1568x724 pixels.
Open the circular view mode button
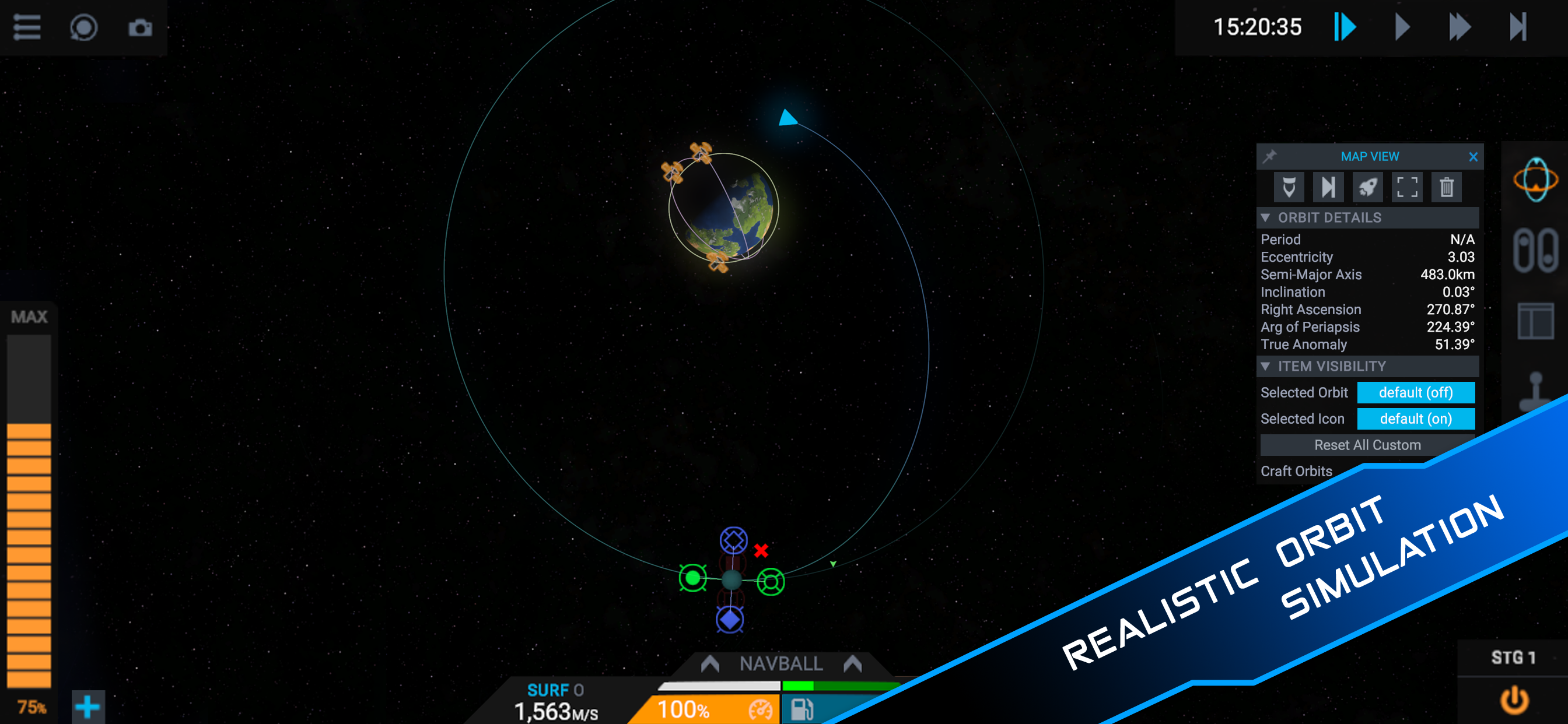coord(83,27)
